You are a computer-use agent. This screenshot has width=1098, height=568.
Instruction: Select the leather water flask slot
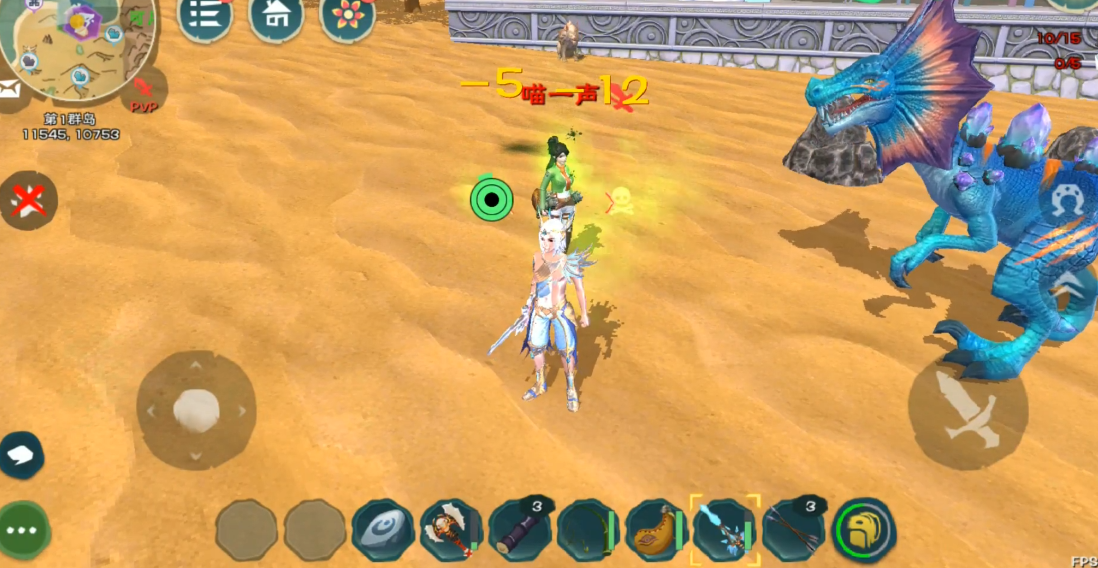657,530
